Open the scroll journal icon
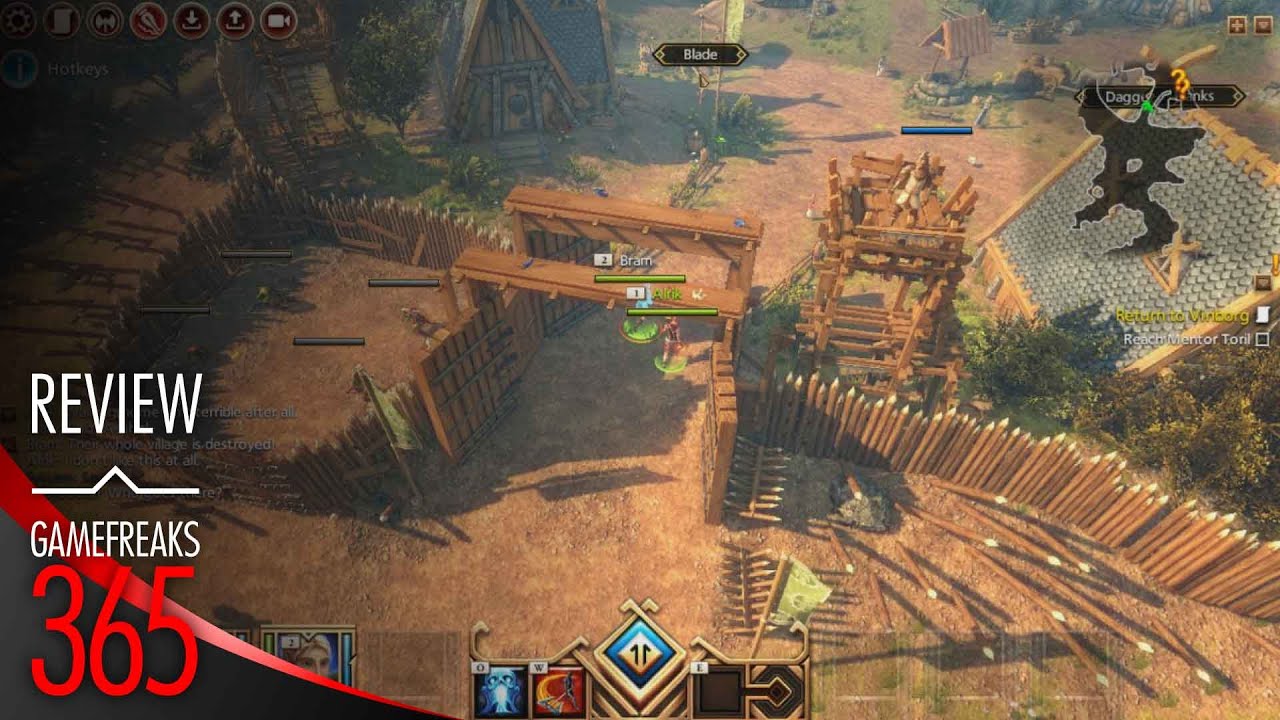1280x720 pixels. (62, 20)
